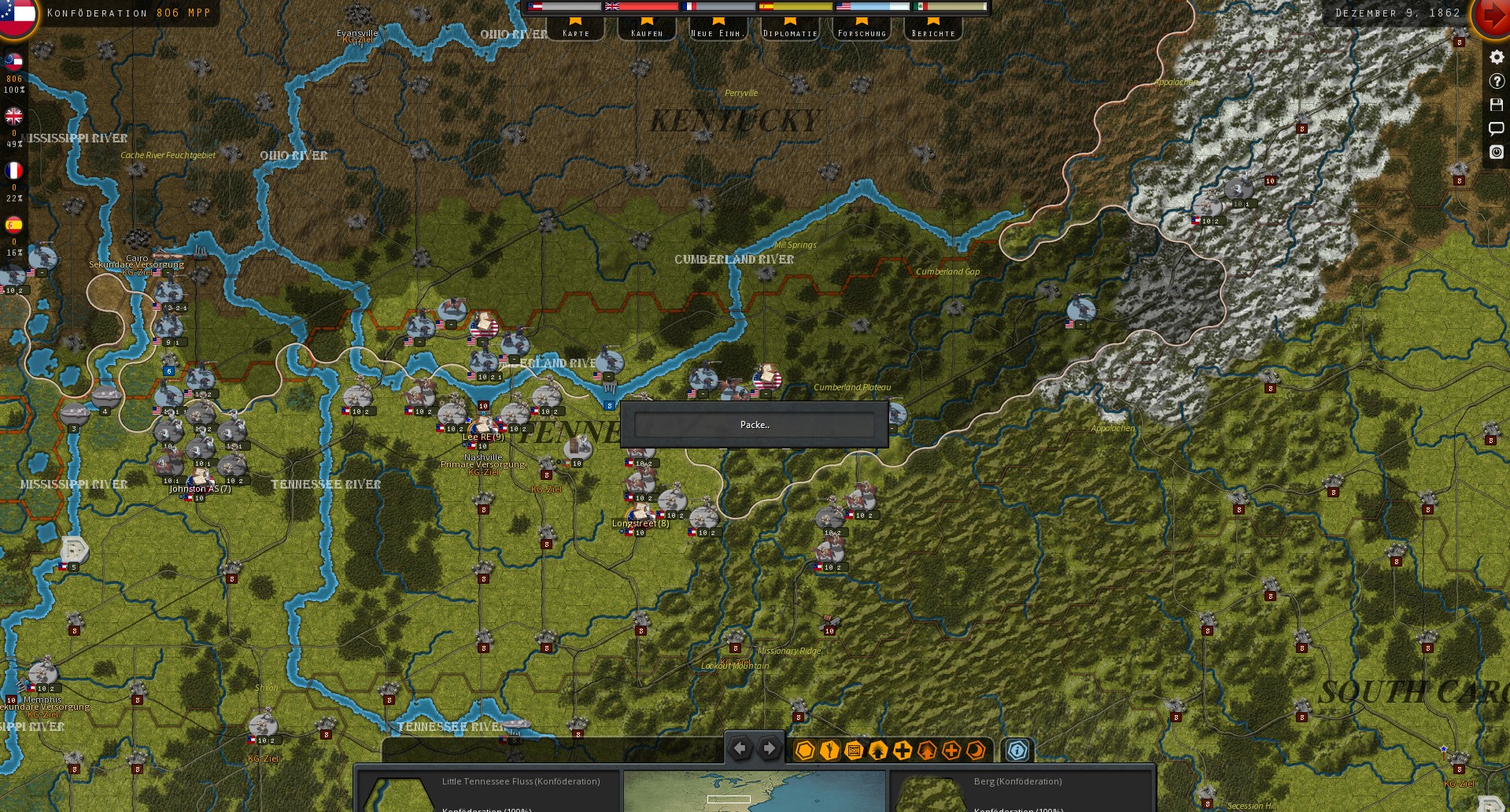
Task: Click the reinforce plus icon in unit toolbar
Action: coord(901,750)
